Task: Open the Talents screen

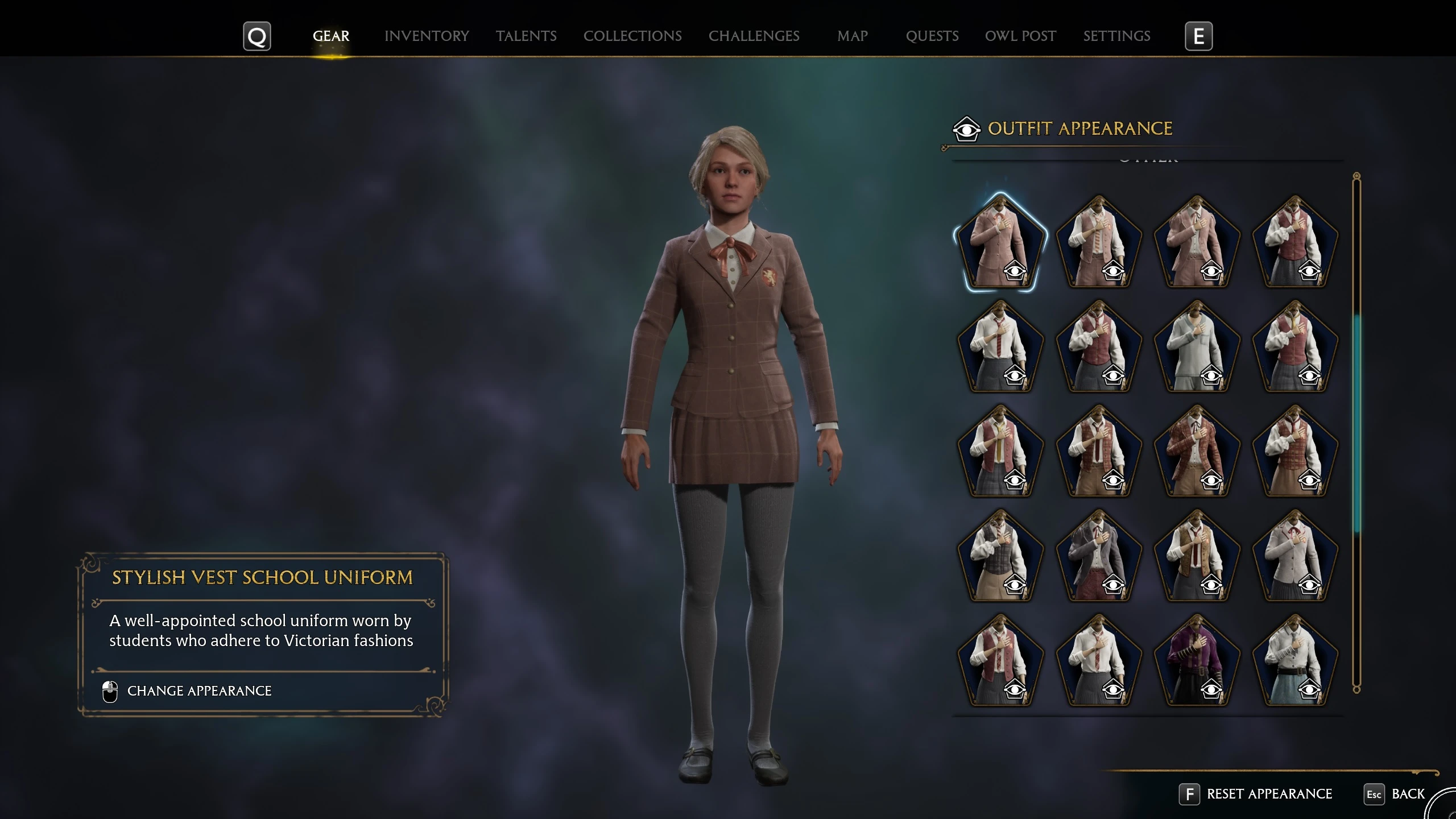Action: [526, 36]
